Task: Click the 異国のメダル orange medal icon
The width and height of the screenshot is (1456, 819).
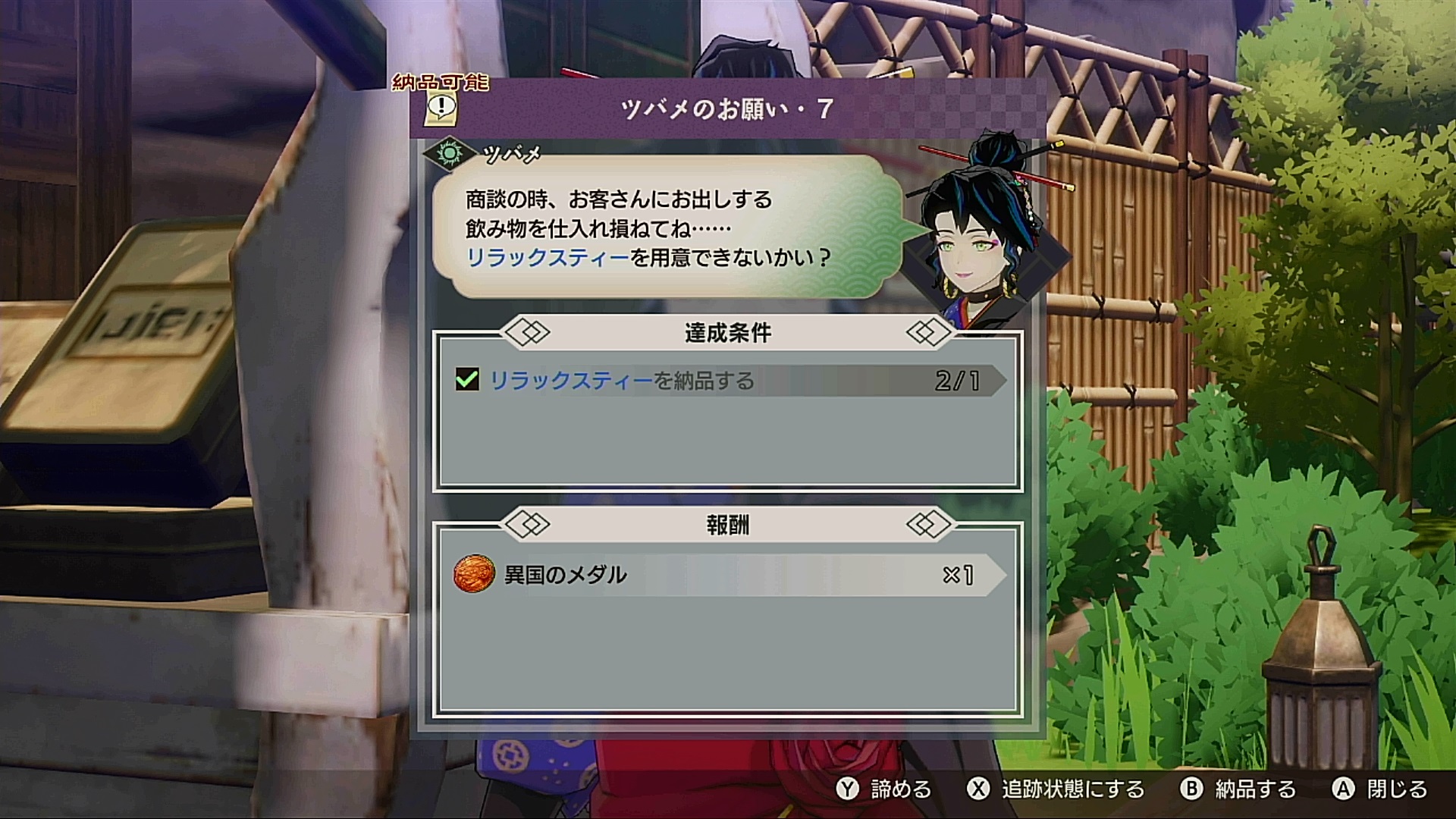Action: click(474, 574)
